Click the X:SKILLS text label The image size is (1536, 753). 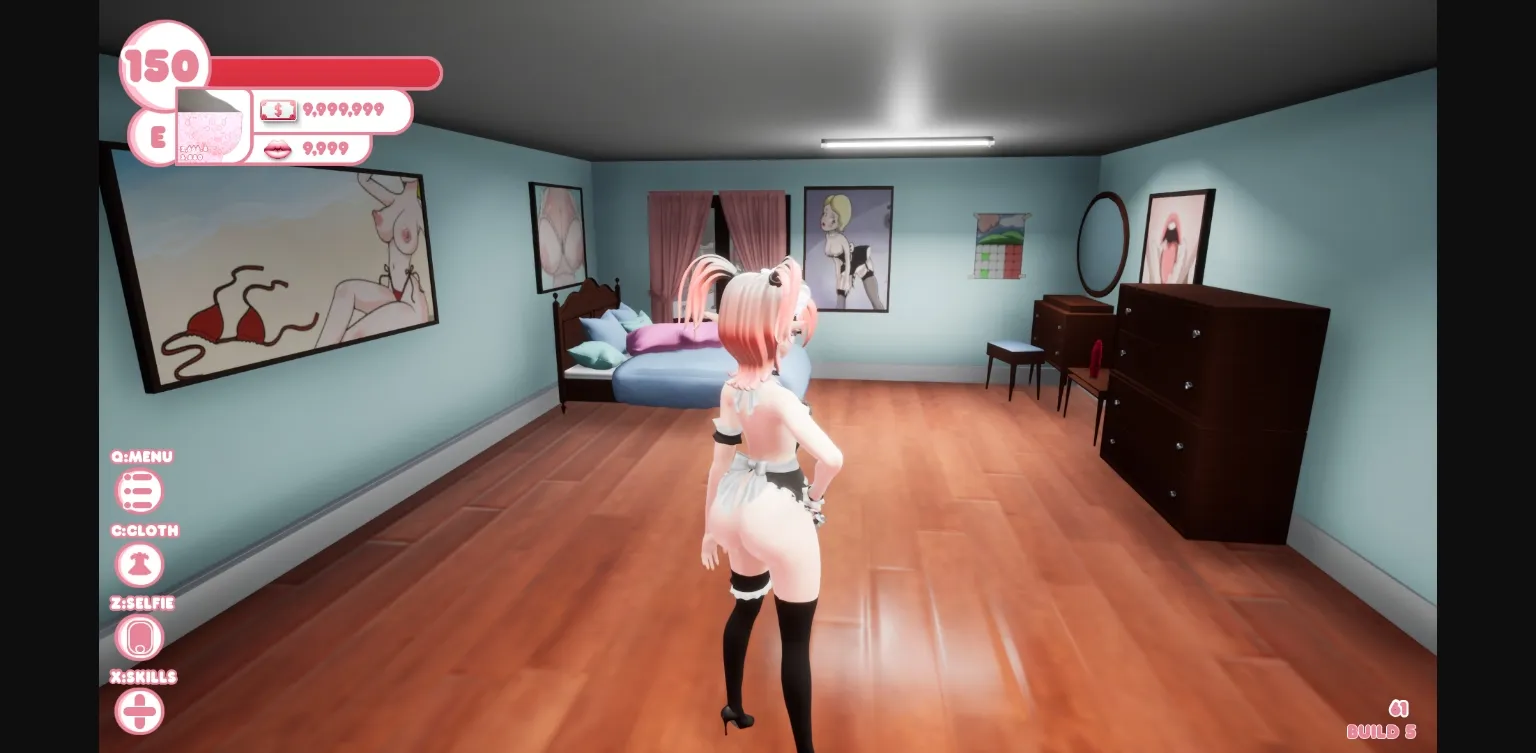point(144,677)
